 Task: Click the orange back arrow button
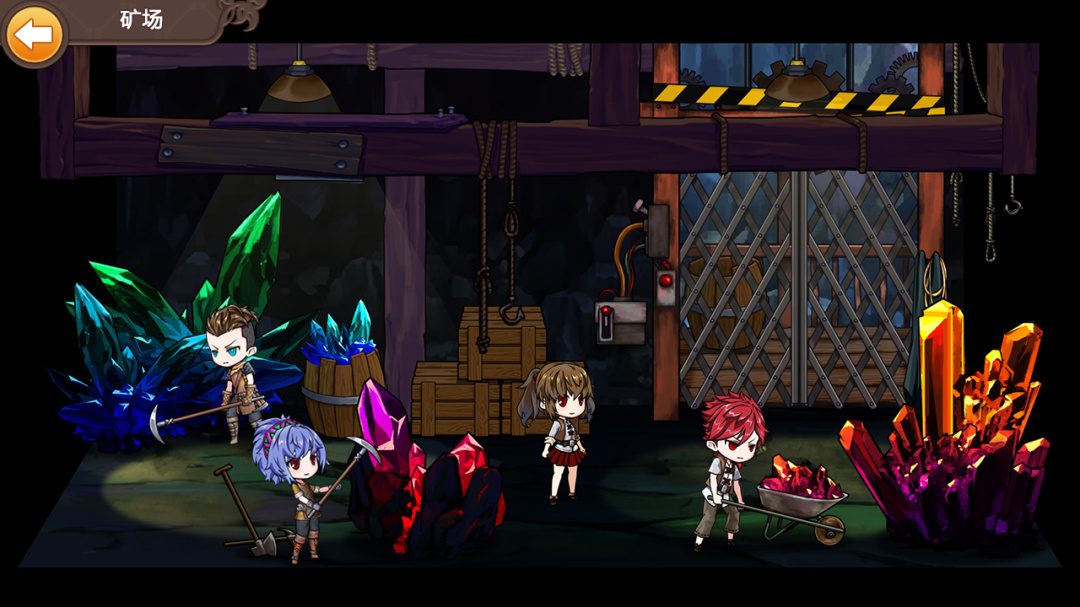coord(34,34)
